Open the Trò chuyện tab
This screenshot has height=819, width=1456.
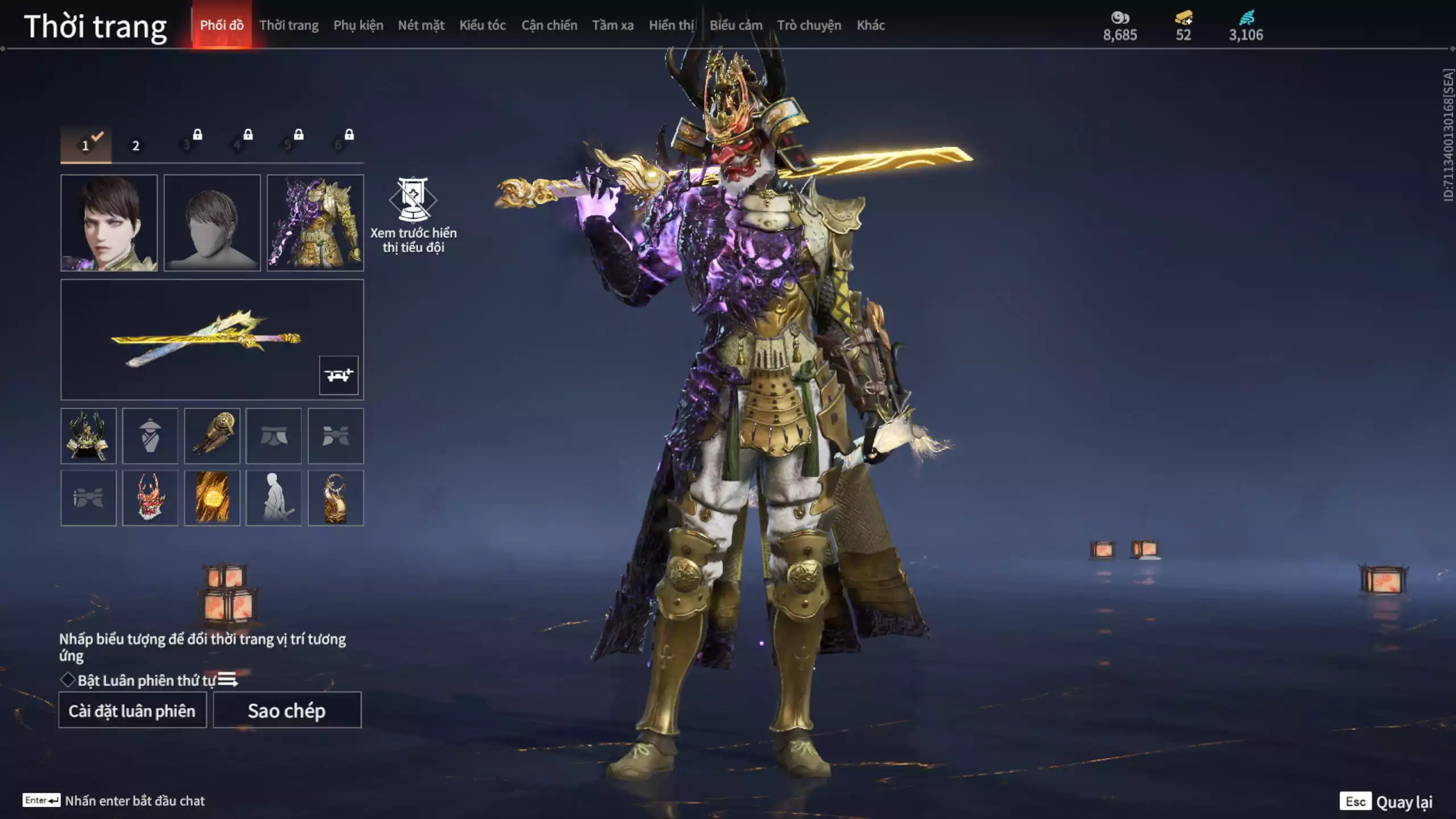pyautogui.click(x=809, y=25)
